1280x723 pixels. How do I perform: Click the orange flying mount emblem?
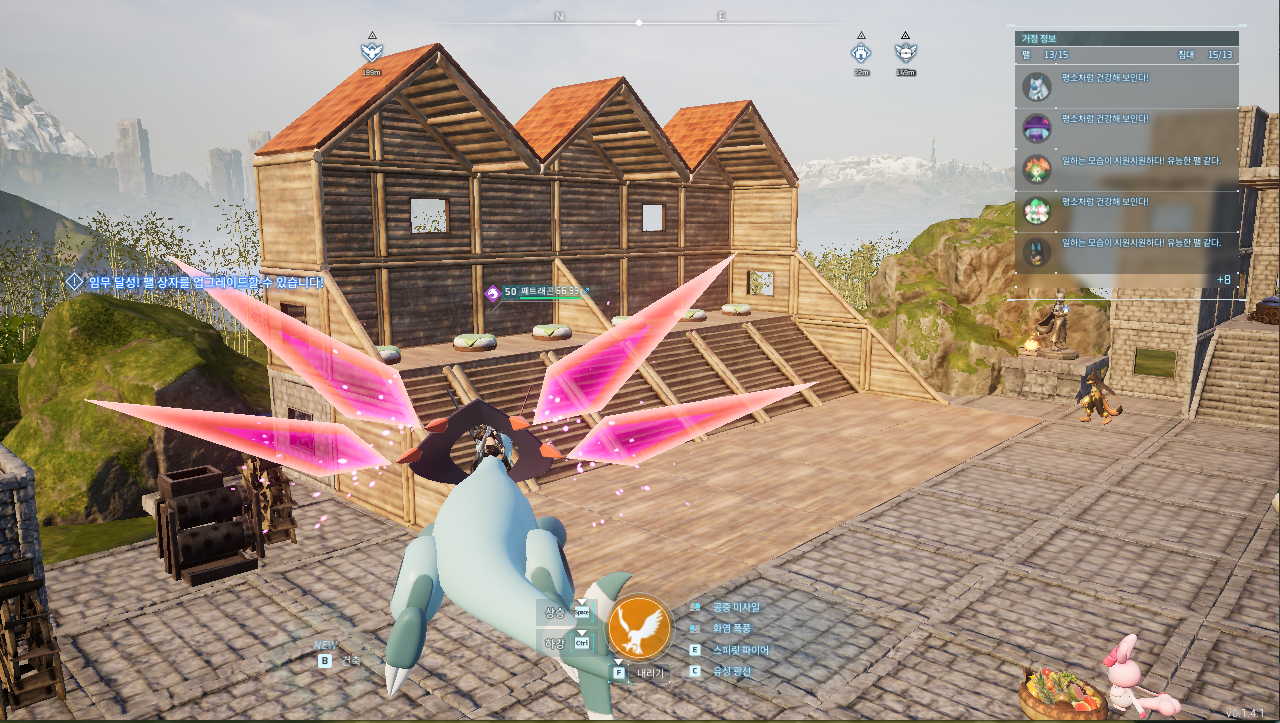click(x=640, y=627)
